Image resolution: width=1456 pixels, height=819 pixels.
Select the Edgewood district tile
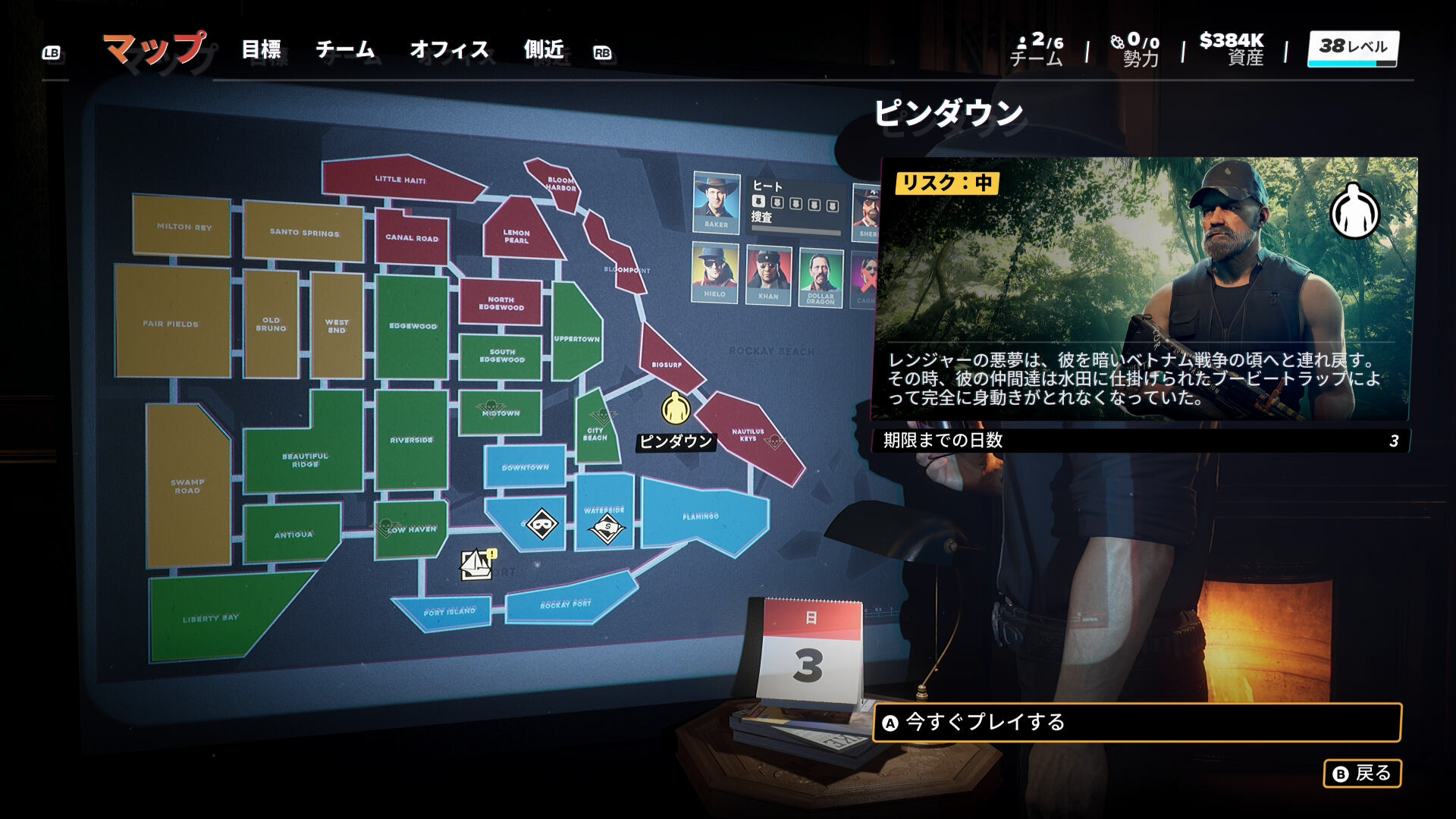coord(413,326)
